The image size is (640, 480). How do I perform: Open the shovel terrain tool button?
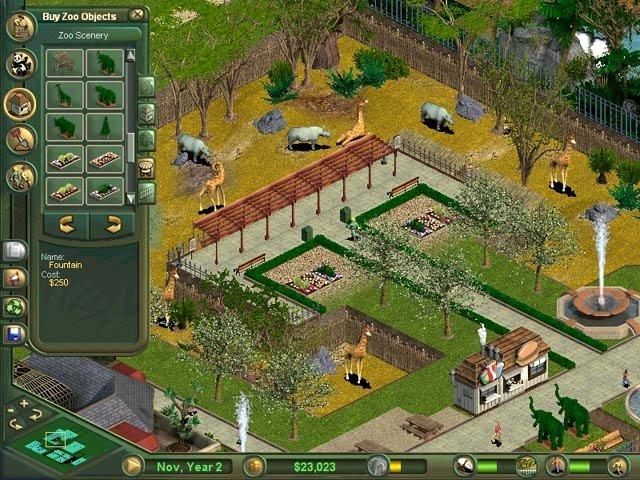[x=20, y=139]
